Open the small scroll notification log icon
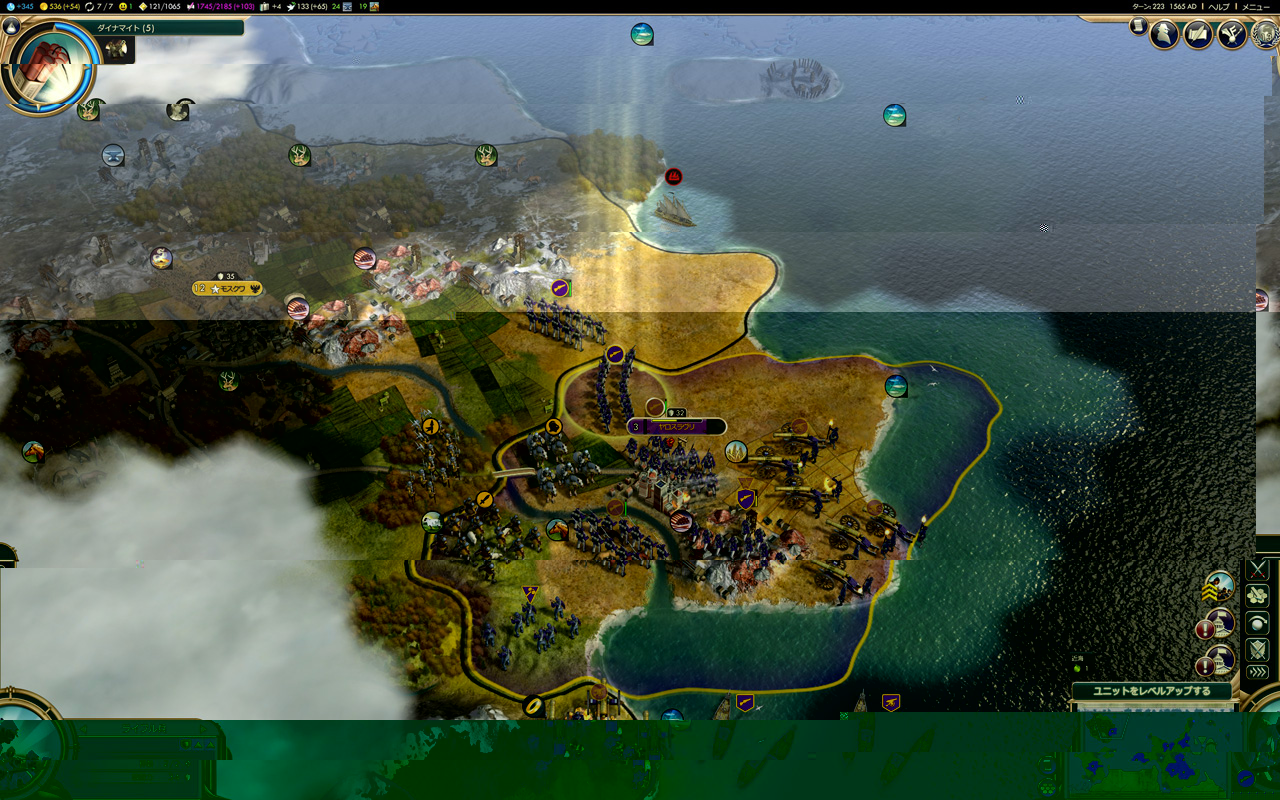Screen dimensions: 1280x800 pos(1139,27)
